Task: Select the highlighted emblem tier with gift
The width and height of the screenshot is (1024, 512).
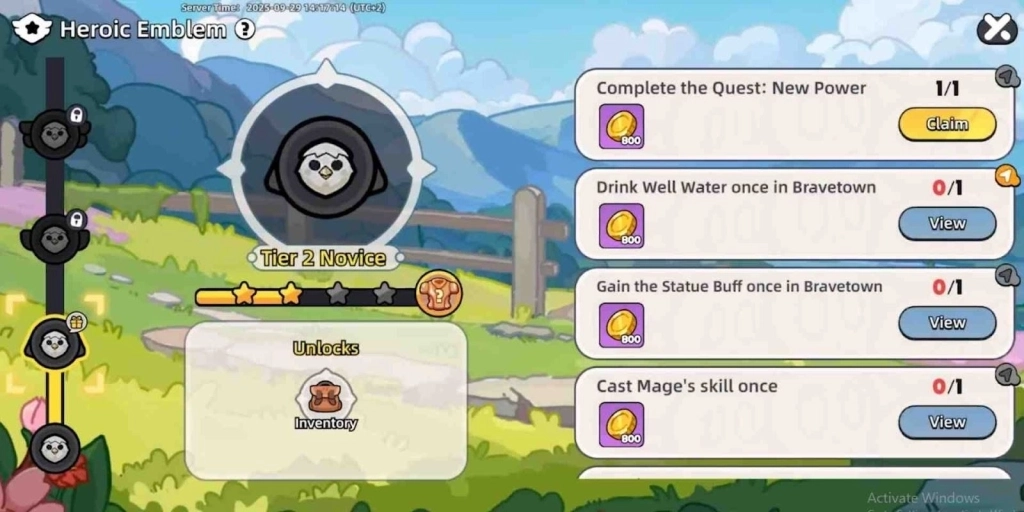Action: point(55,343)
